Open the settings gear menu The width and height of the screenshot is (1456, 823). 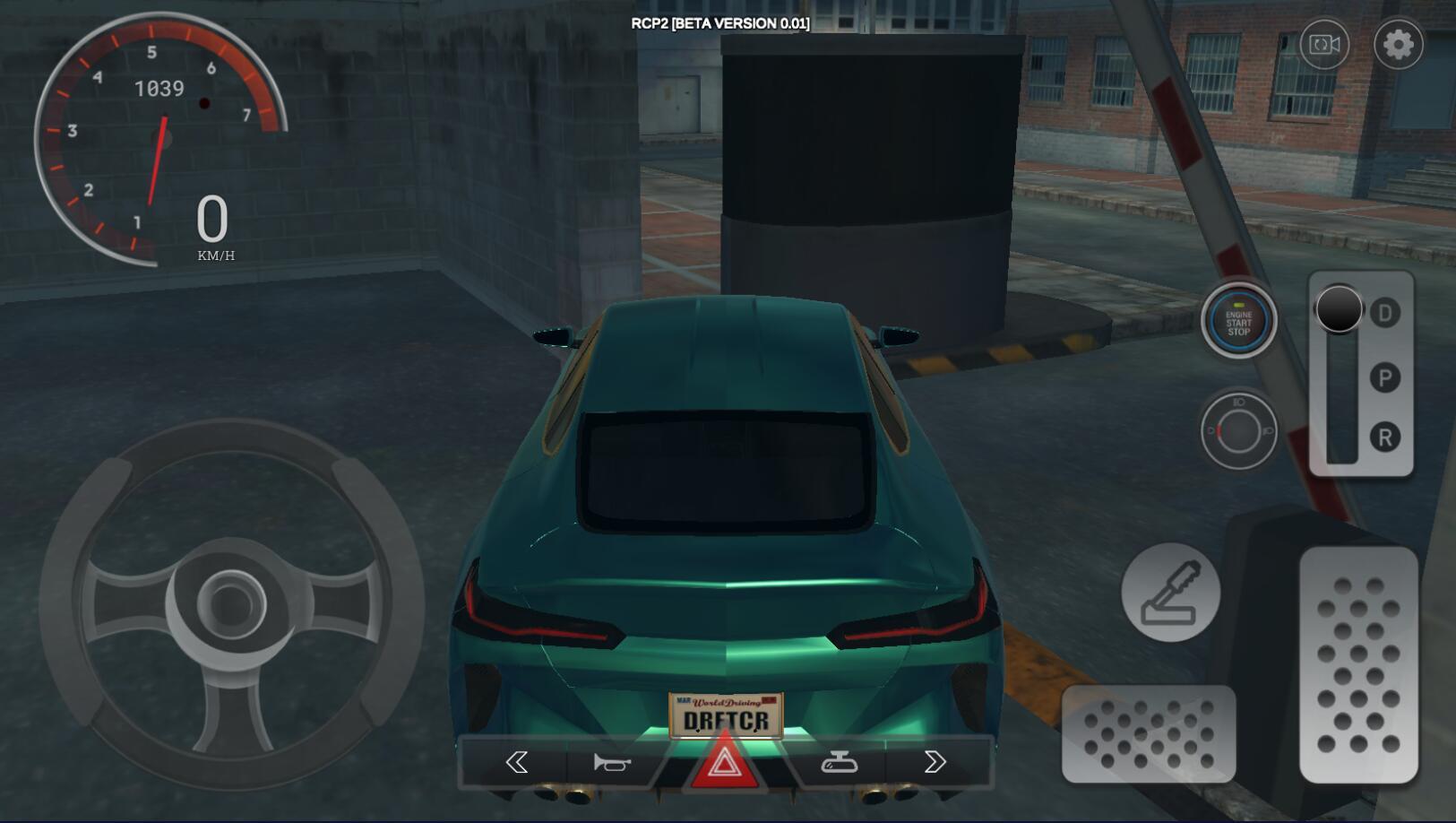(x=1398, y=44)
